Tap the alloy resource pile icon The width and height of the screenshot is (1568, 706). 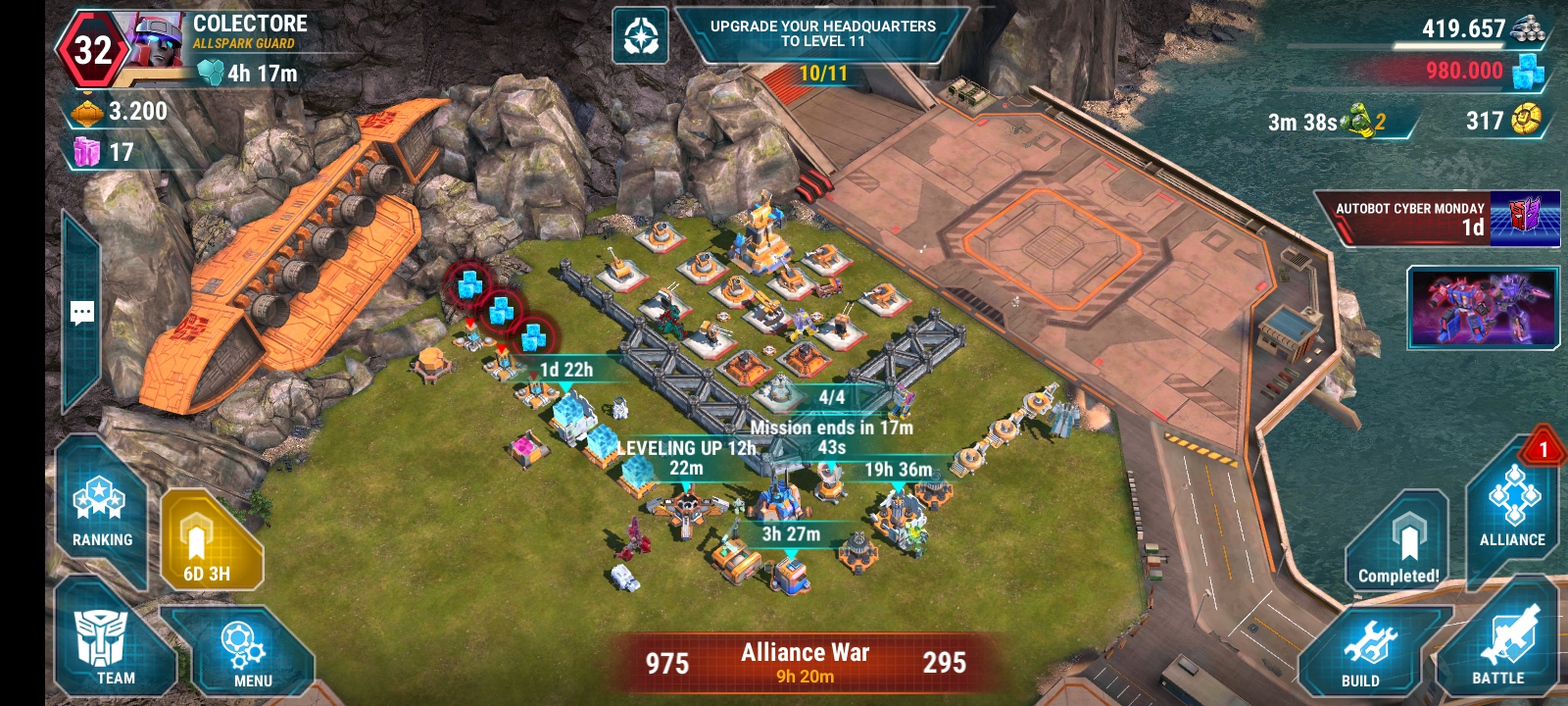click(x=1528, y=27)
